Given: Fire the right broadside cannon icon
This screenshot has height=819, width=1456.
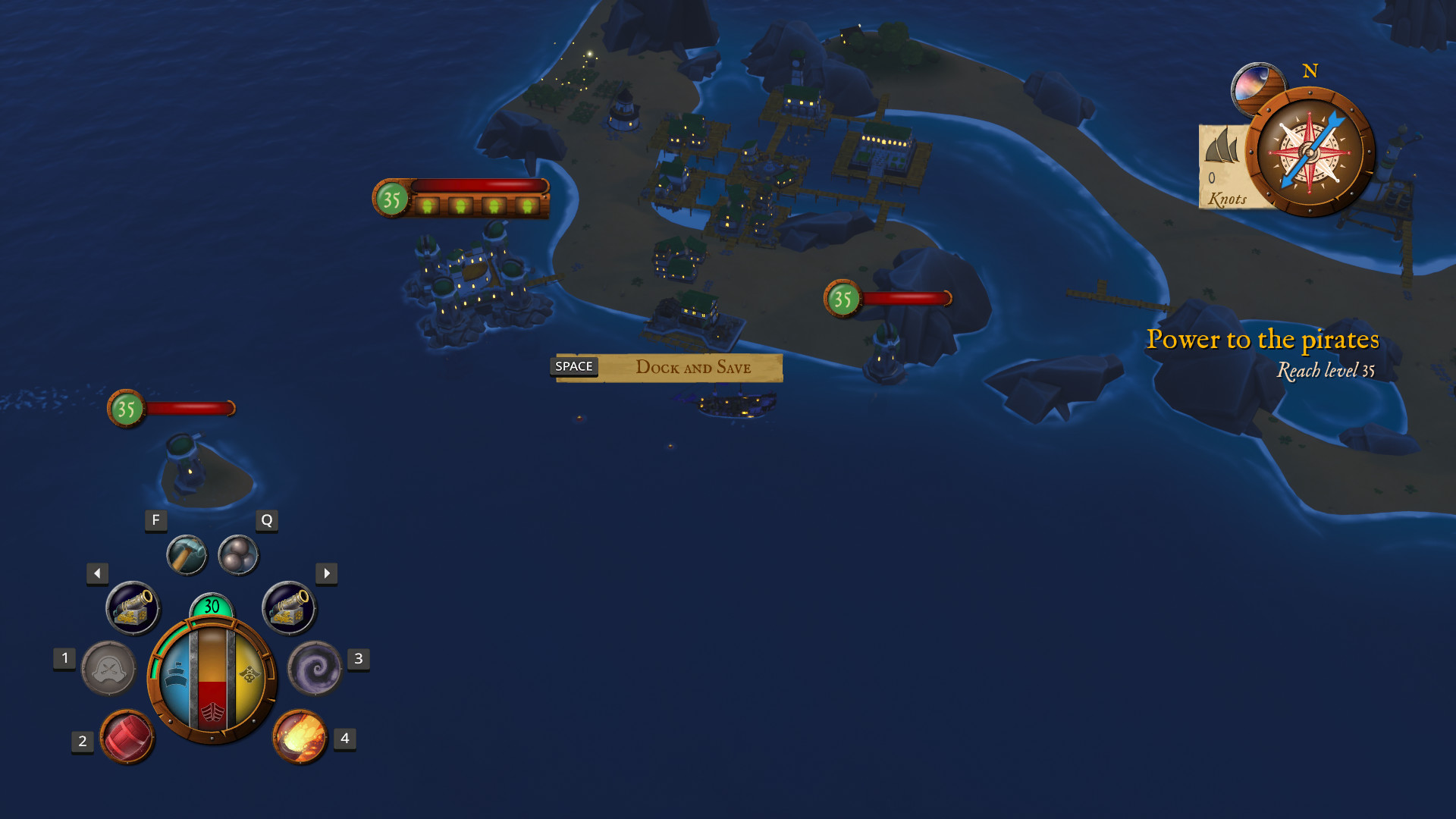Looking at the screenshot, I should 289,607.
